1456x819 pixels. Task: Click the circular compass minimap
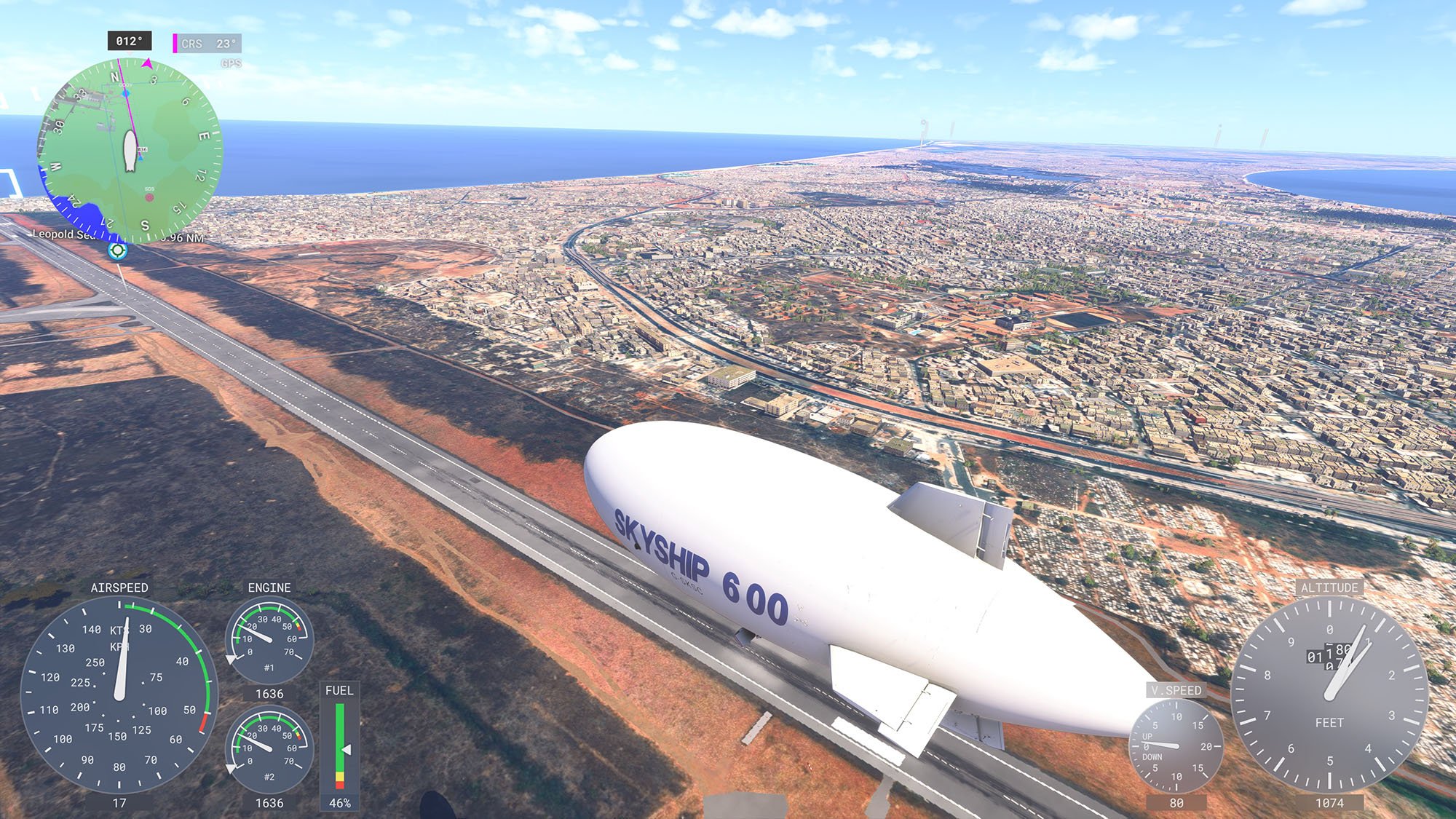130,151
